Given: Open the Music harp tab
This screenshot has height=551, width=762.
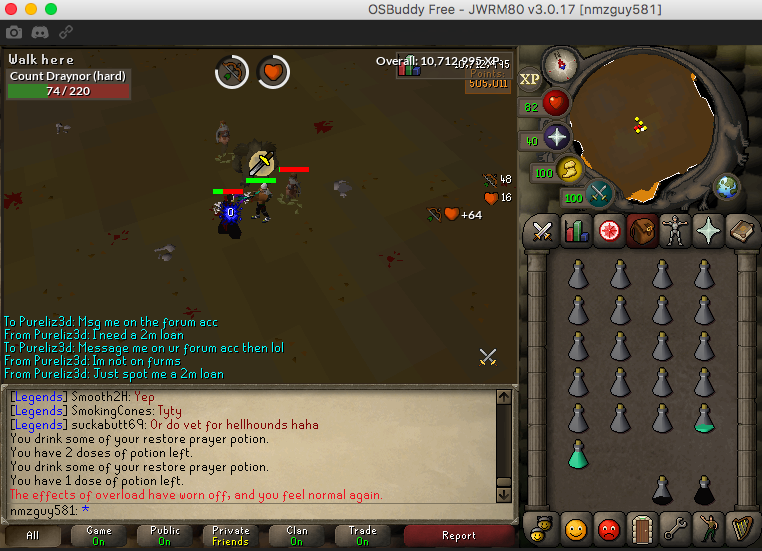Looking at the screenshot, I should tap(740, 527).
